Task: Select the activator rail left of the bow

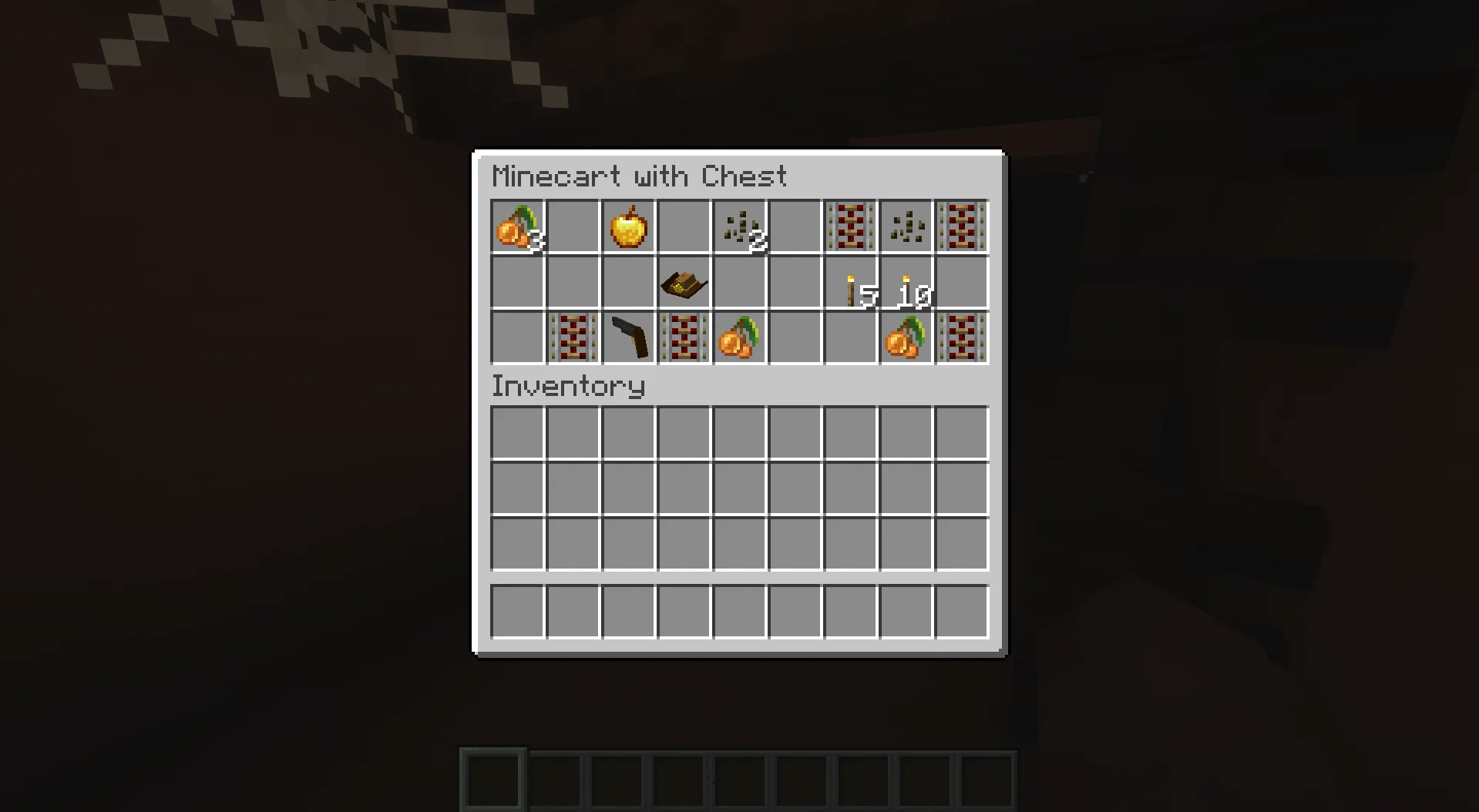Action: 572,337
